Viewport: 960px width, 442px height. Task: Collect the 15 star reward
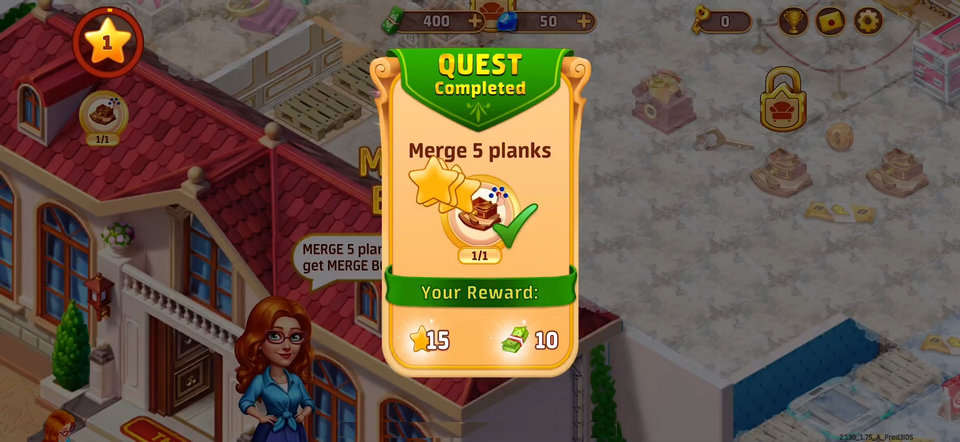[x=430, y=340]
